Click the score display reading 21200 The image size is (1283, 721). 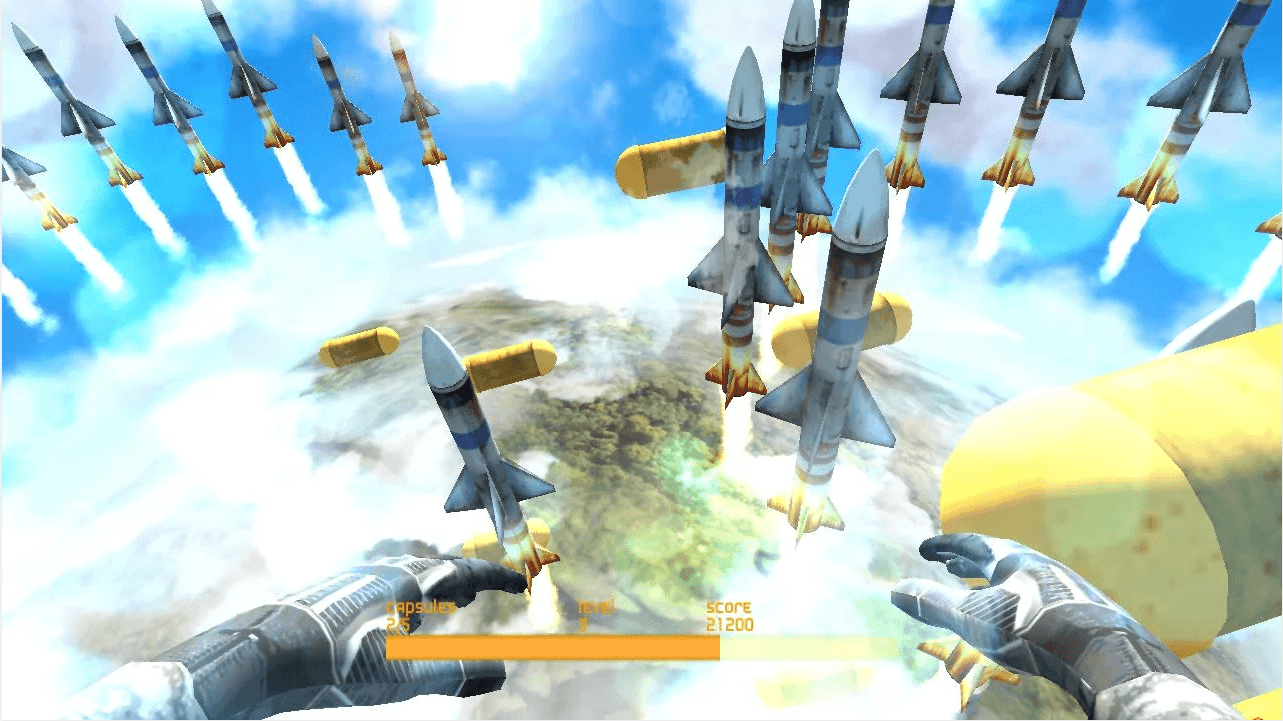tap(731, 625)
